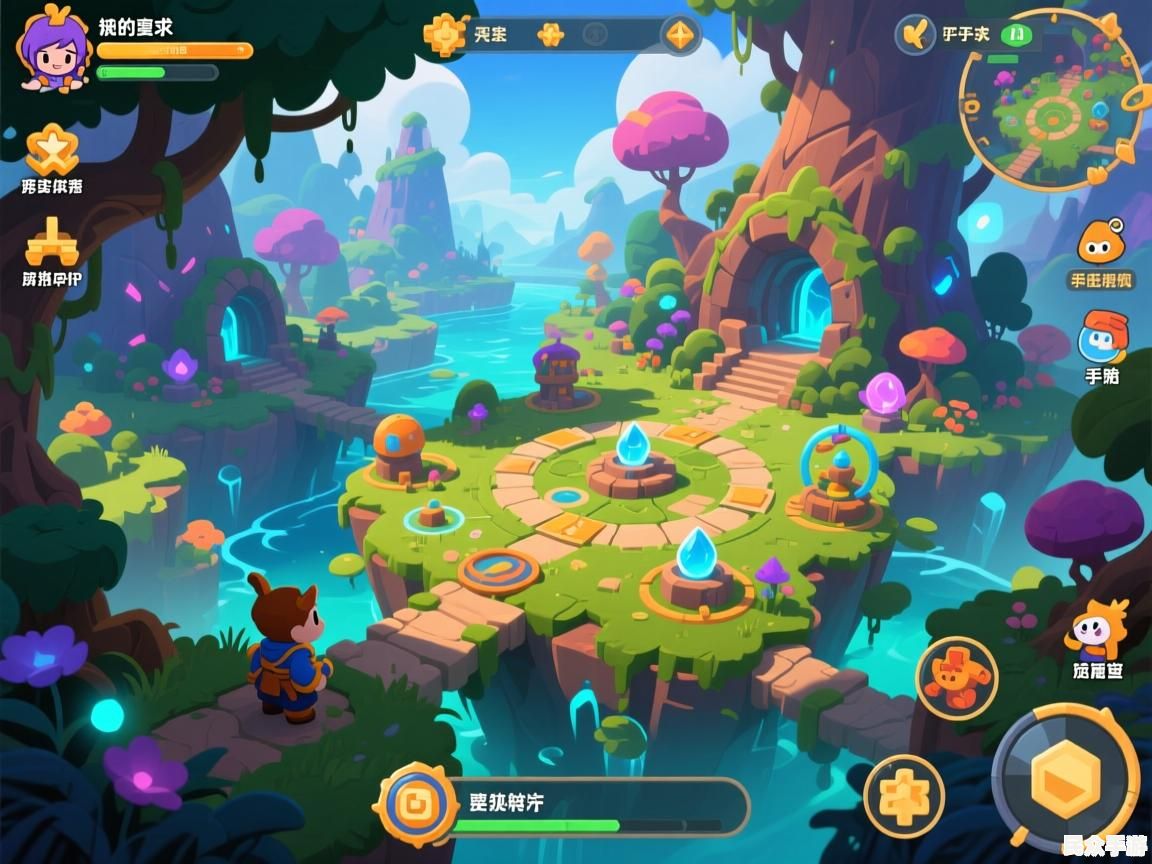1152x864 pixels.
Task: Select the gold star badge icon
Action: [51, 150]
